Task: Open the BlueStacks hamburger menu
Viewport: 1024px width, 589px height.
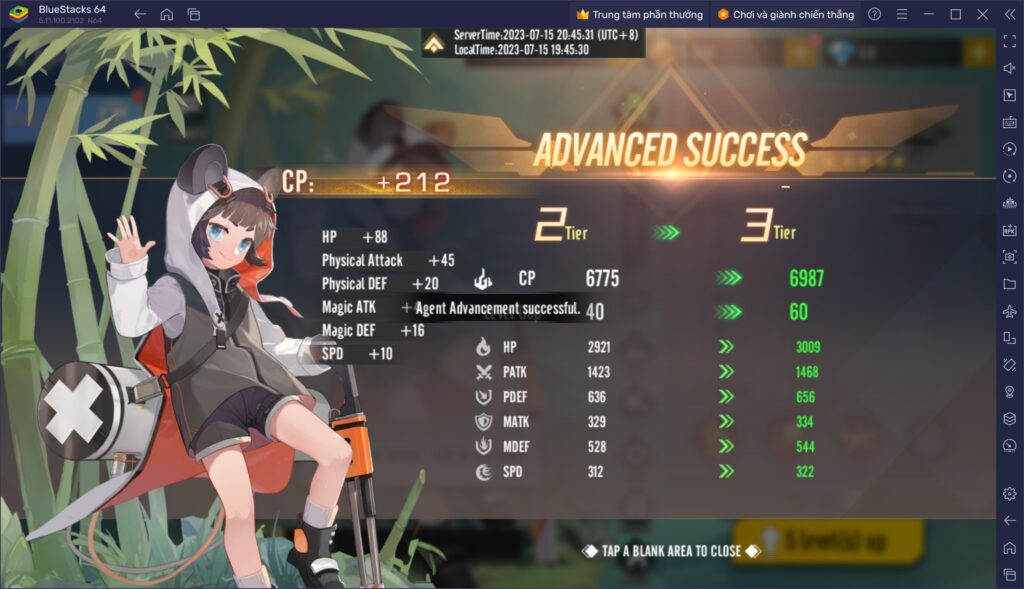Action: click(902, 14)
